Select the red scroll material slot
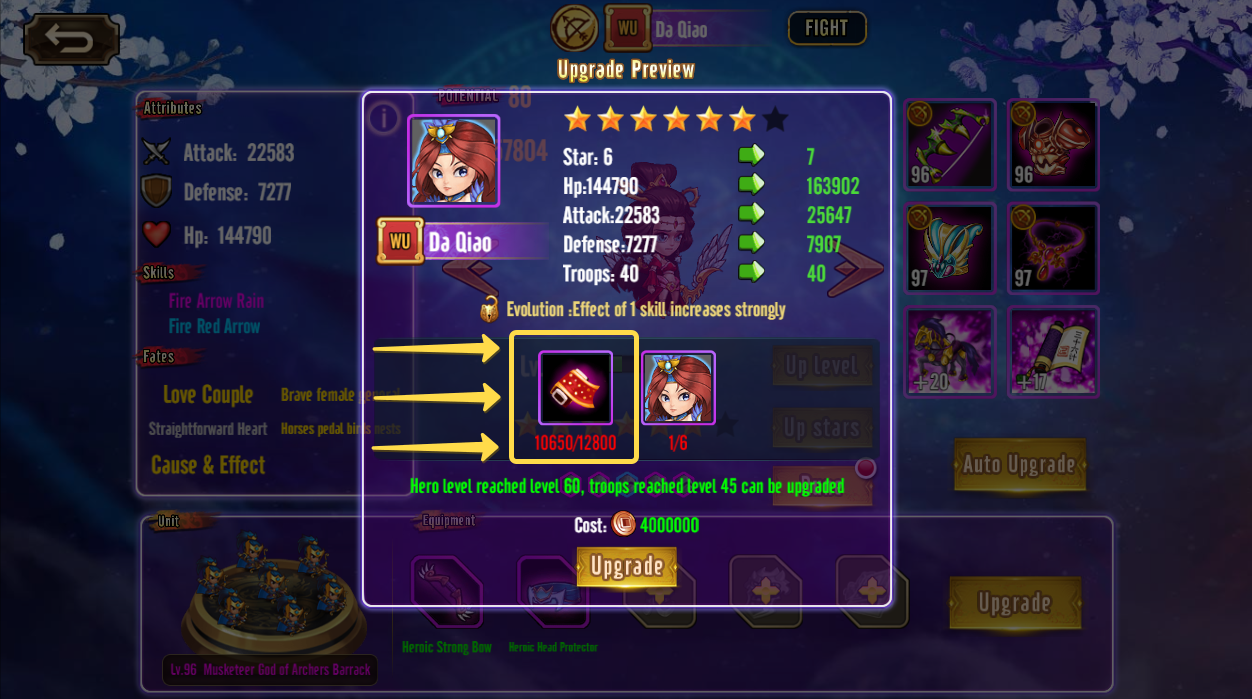This screenshot has height=699, width=1252. point(575,388)
